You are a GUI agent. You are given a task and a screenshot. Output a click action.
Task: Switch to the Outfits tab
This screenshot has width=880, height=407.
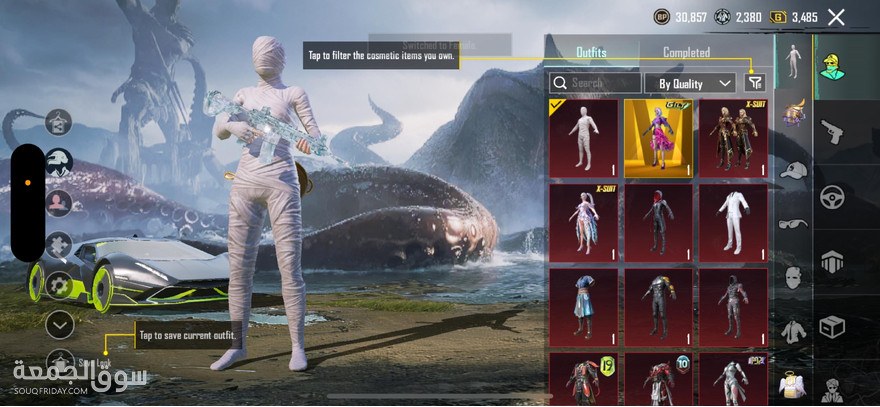coord(591,52)
